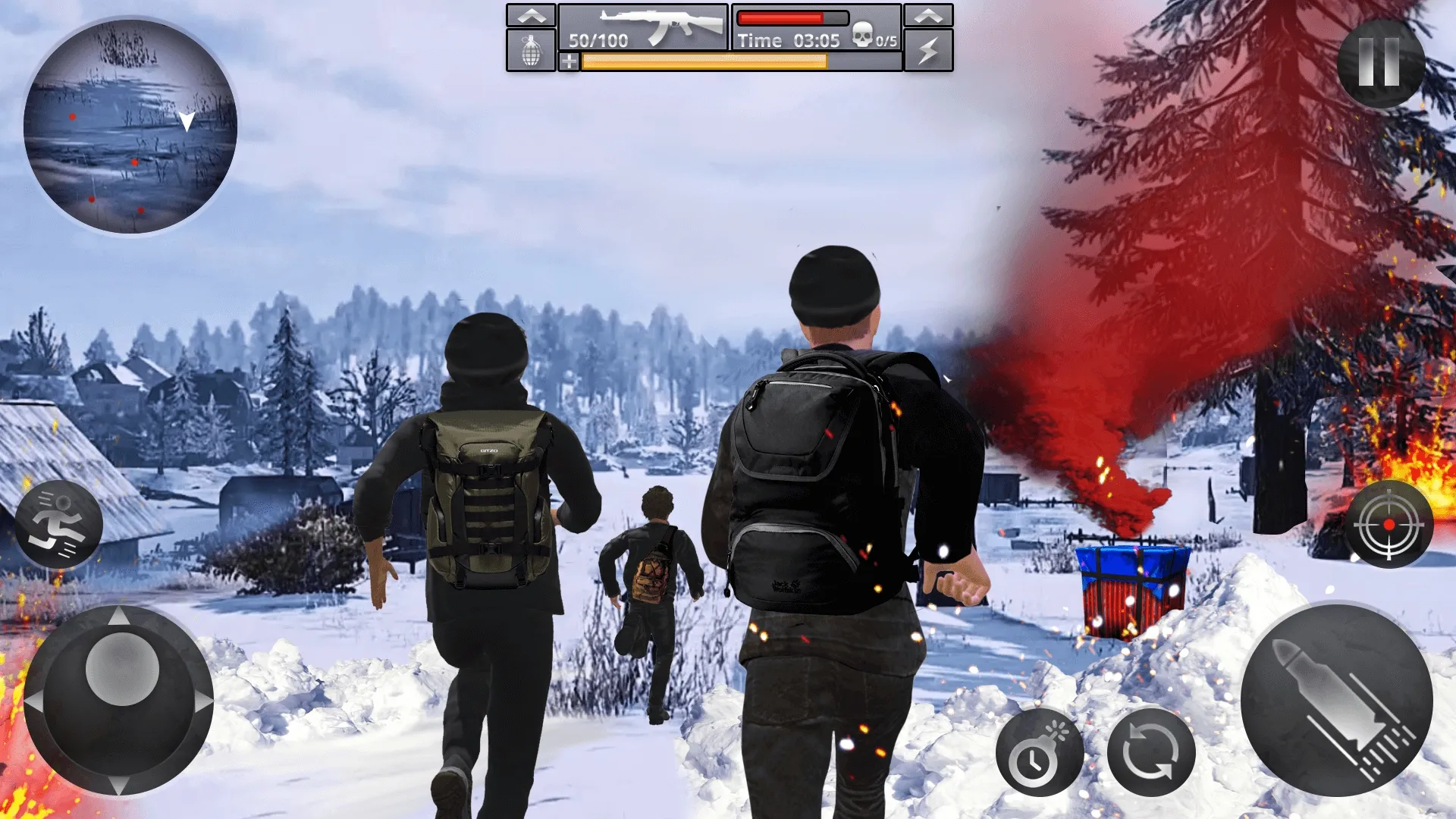The height and width of the screenshot is (819, 1456).
Task: Reload using the circular arrows button
Action: click(1150, 752)
